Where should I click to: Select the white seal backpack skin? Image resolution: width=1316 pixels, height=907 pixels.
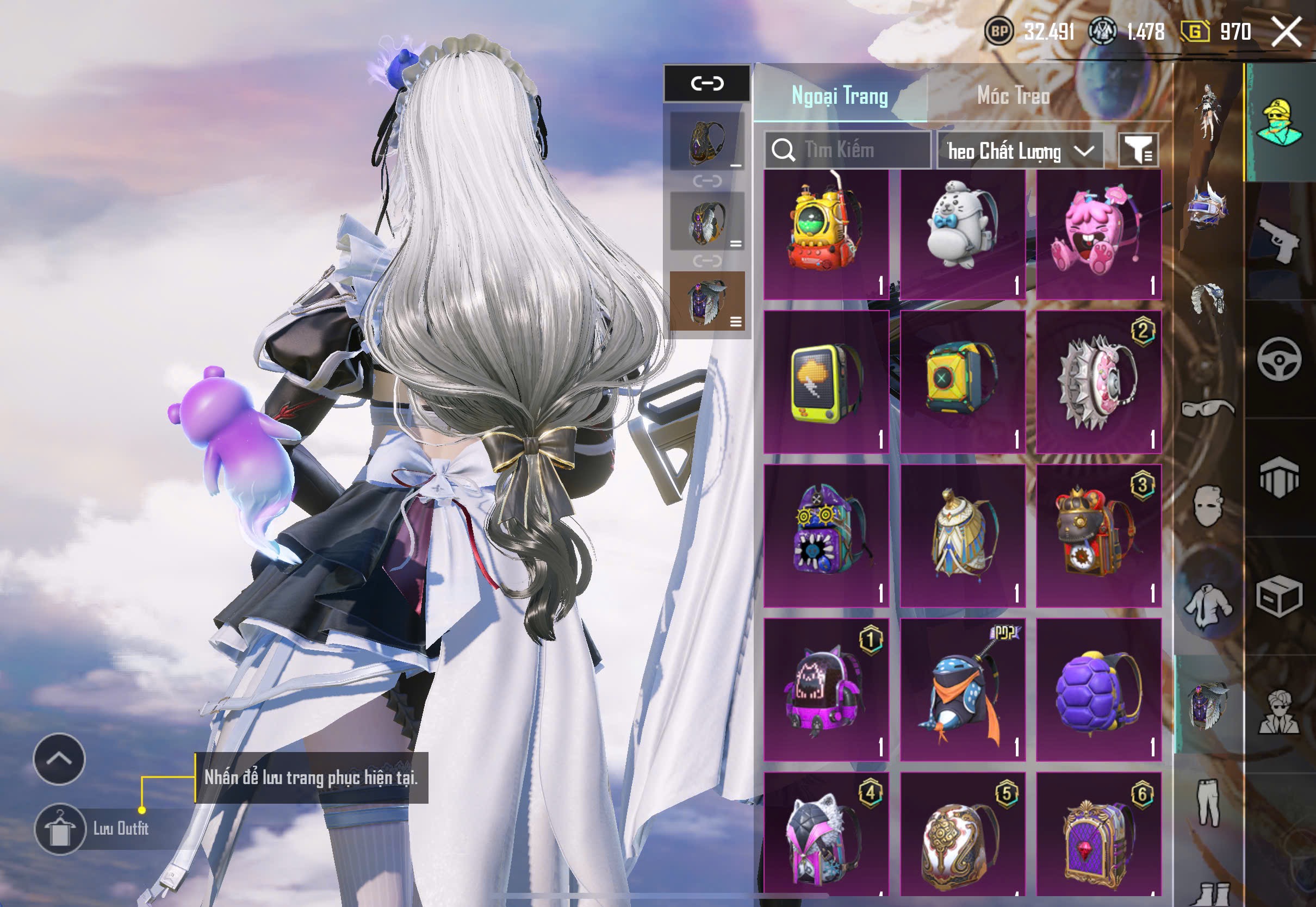pos(962,234)
